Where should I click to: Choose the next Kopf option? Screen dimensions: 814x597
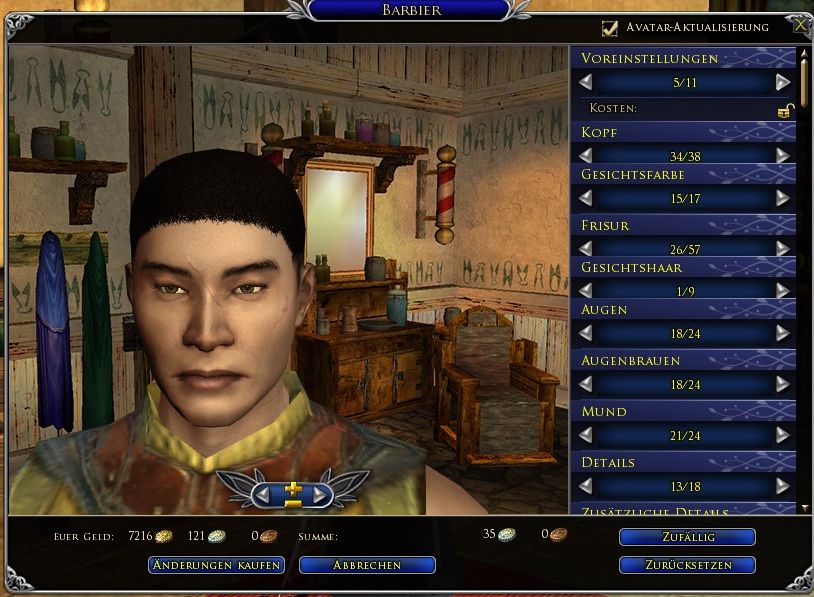pyautogui.click(x=783, y=156)
